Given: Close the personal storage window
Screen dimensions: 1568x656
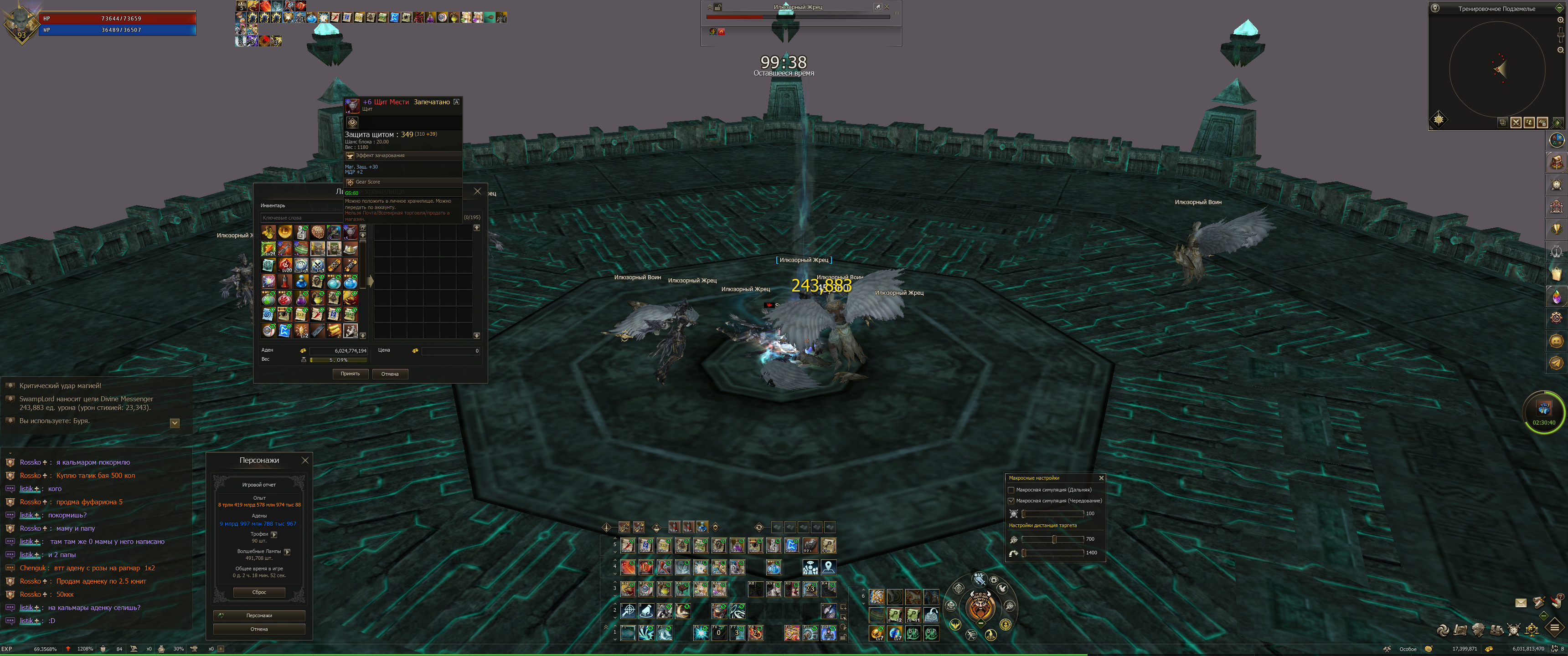Looking at the screenshot, I should pyautogui.click(x=477, y=191).
